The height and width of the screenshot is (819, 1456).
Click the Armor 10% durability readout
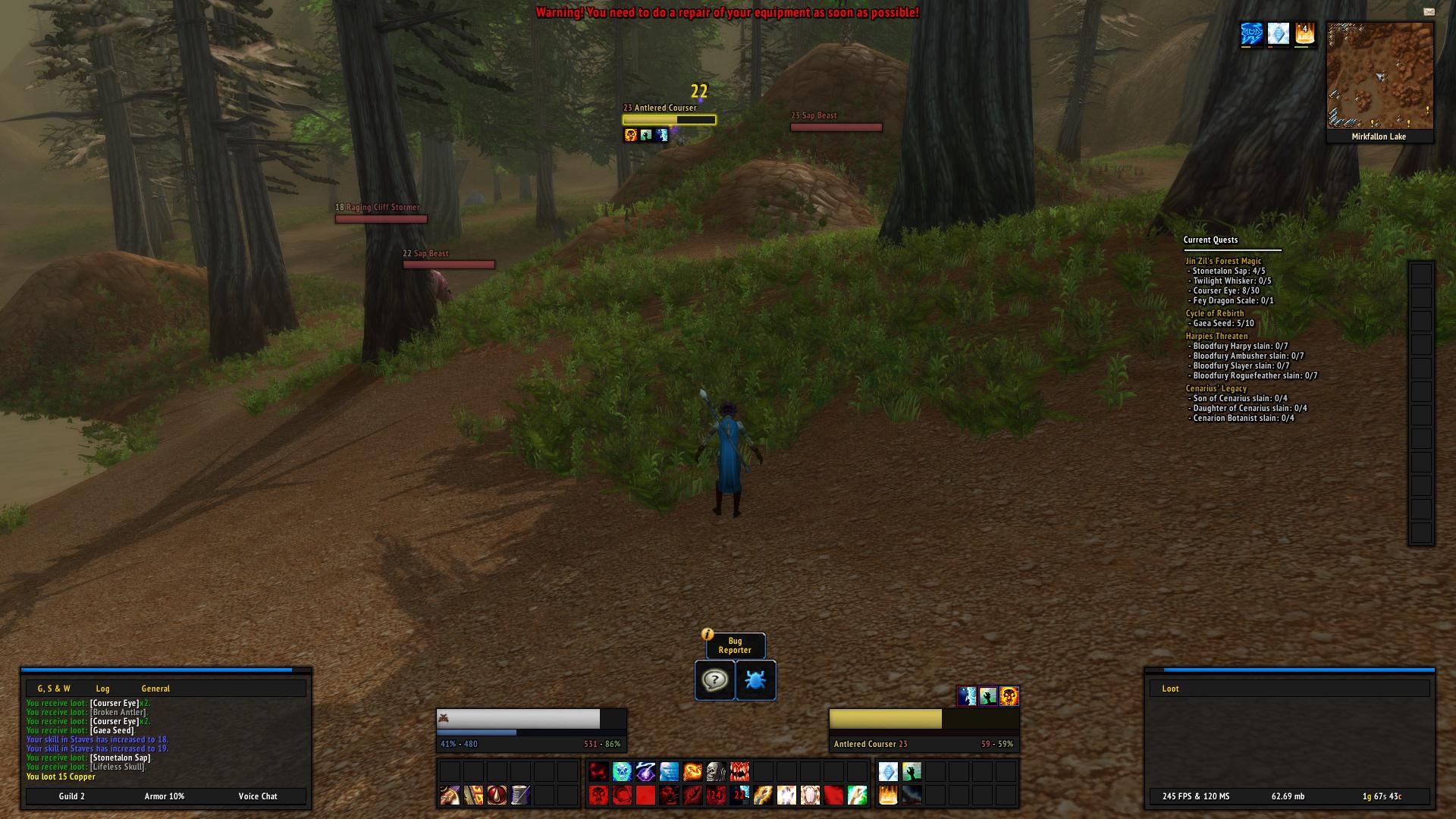click(x=165, y=796)
